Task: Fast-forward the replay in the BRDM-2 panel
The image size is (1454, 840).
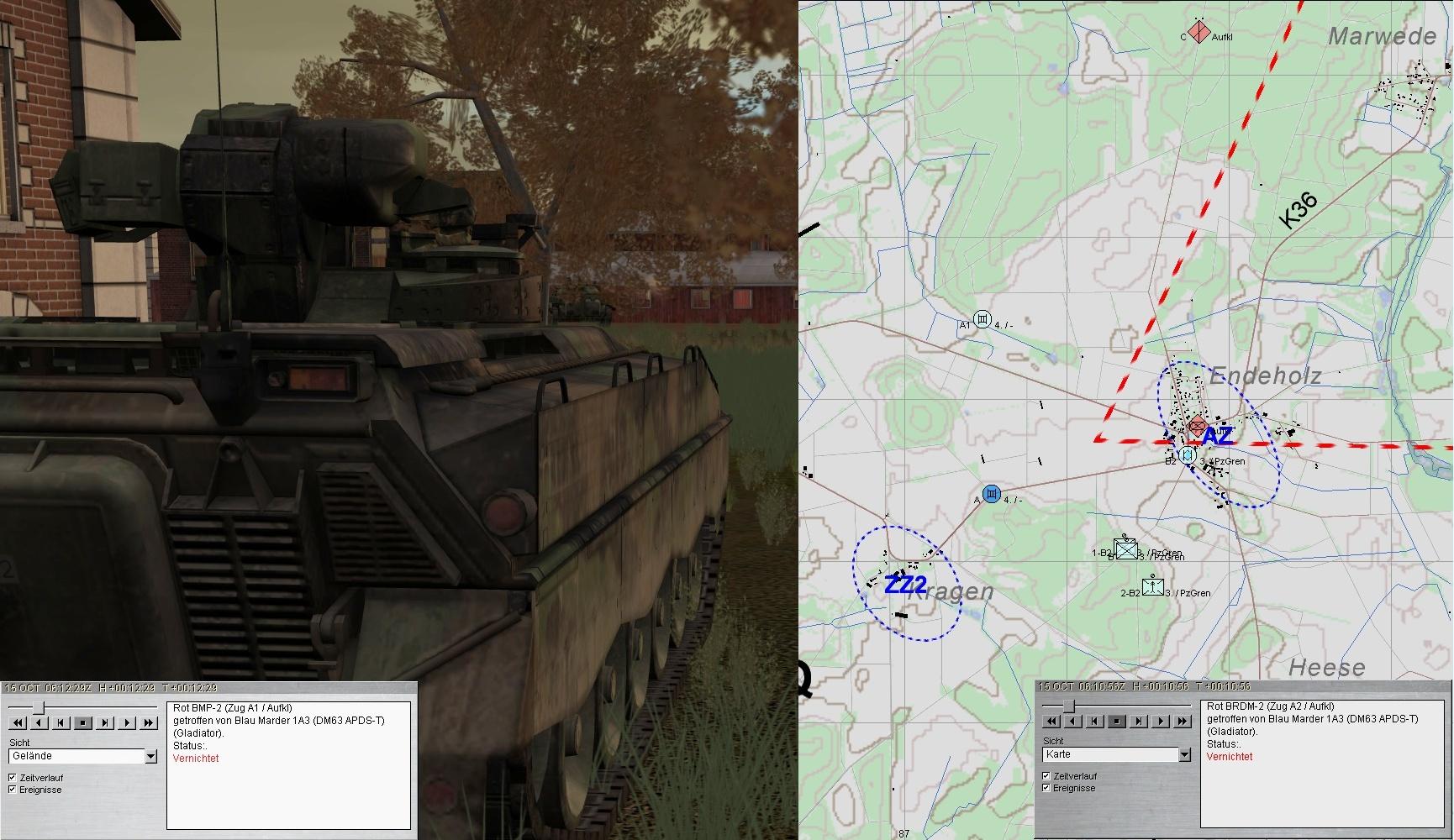Action: coord(1183,721)
